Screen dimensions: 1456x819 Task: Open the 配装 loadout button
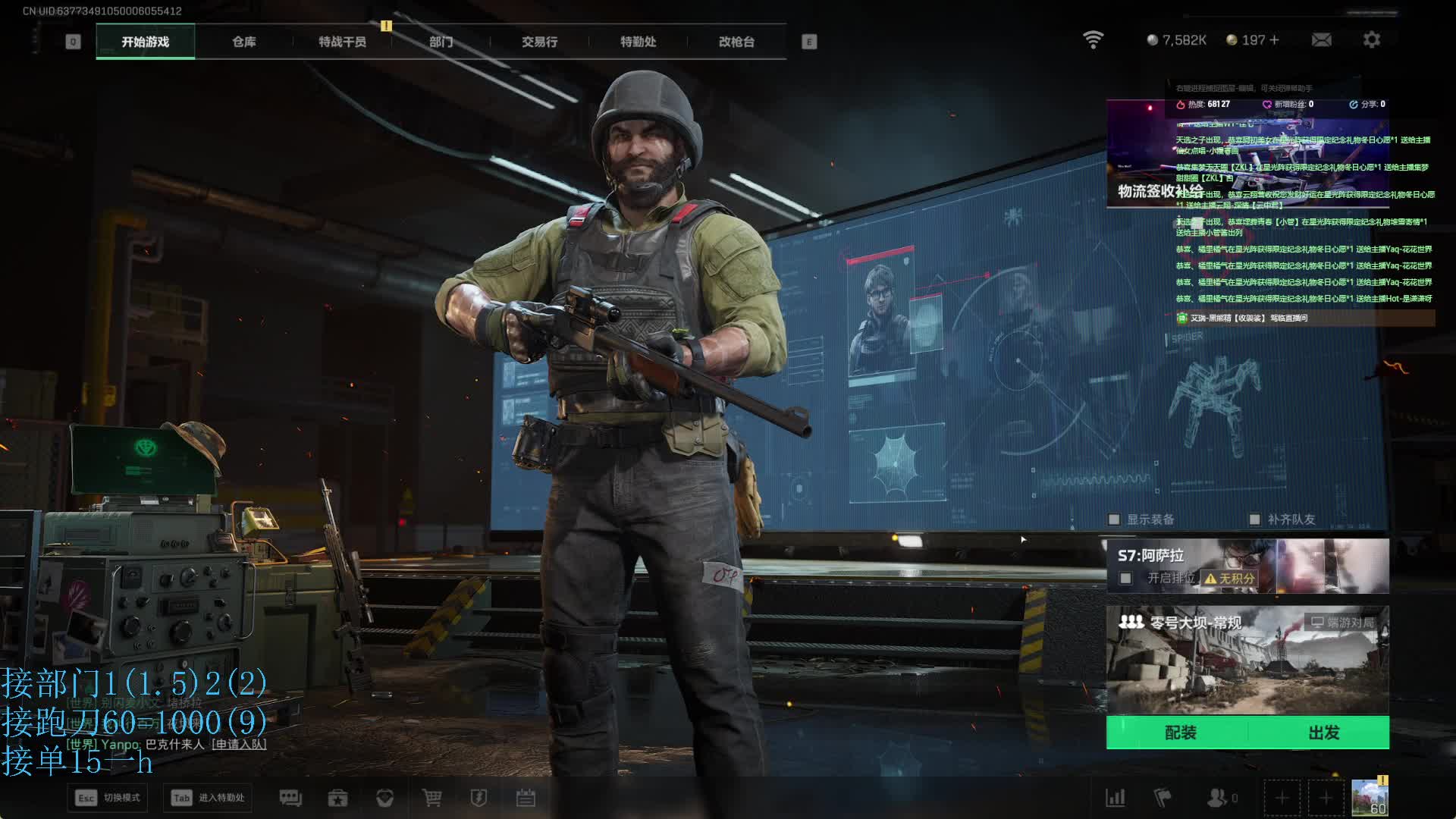(x=1179, y=733)
